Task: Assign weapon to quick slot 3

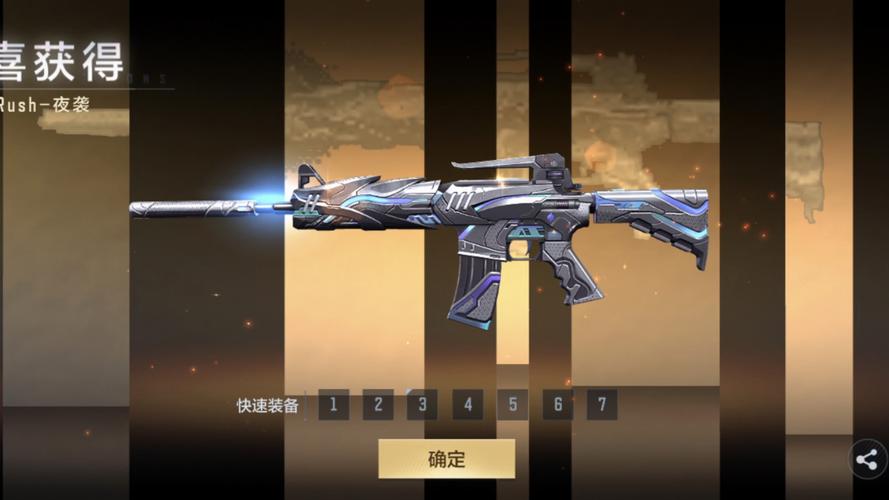Action: 422,405
